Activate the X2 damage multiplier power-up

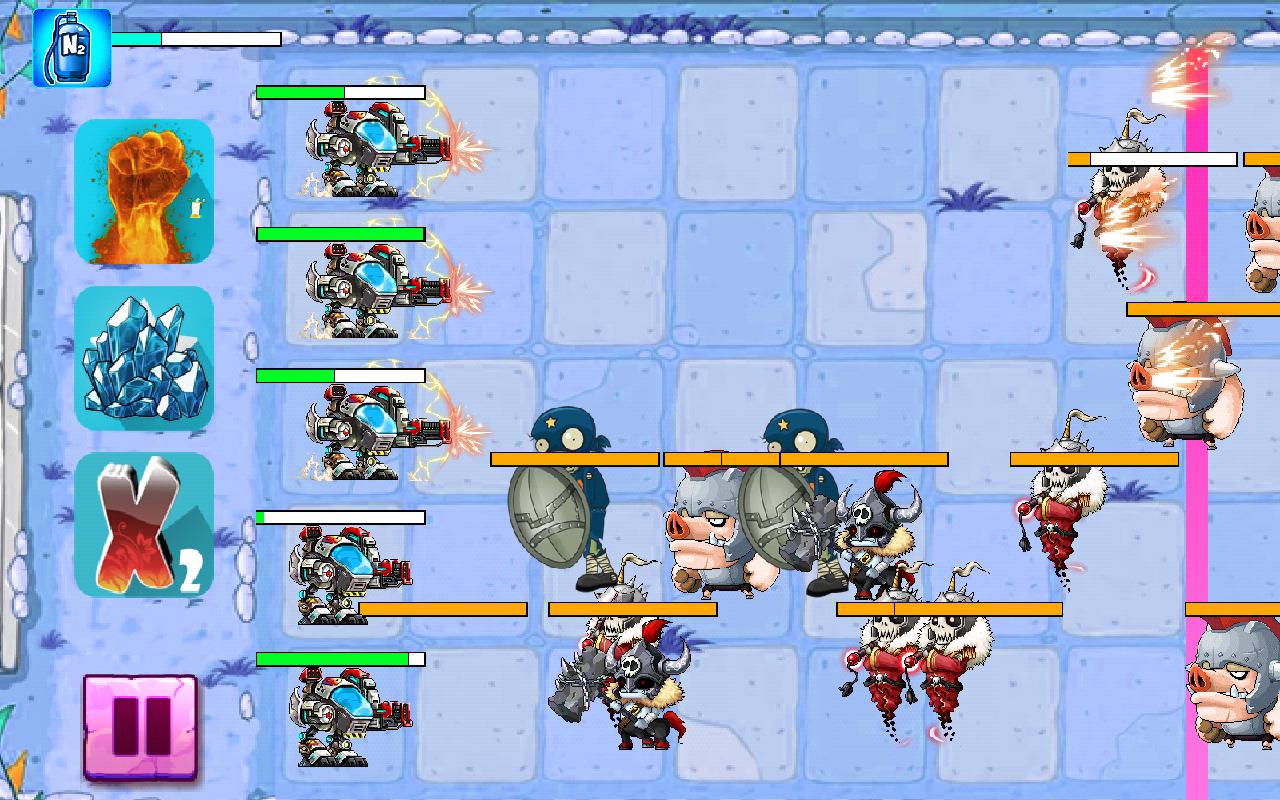[x=144, y=525]
